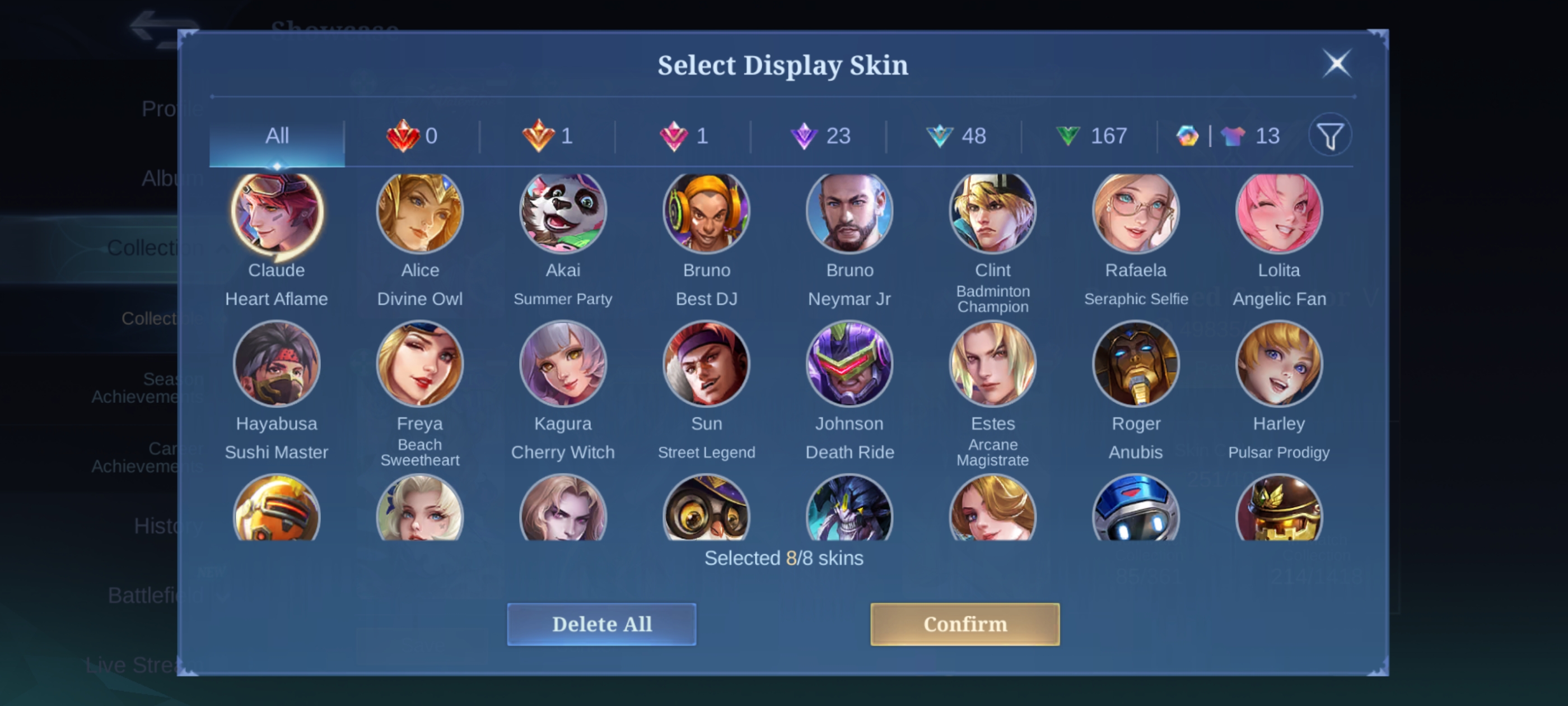1568x706 pixels.
Task: Switch to the All skins tab
Action: 277,136
